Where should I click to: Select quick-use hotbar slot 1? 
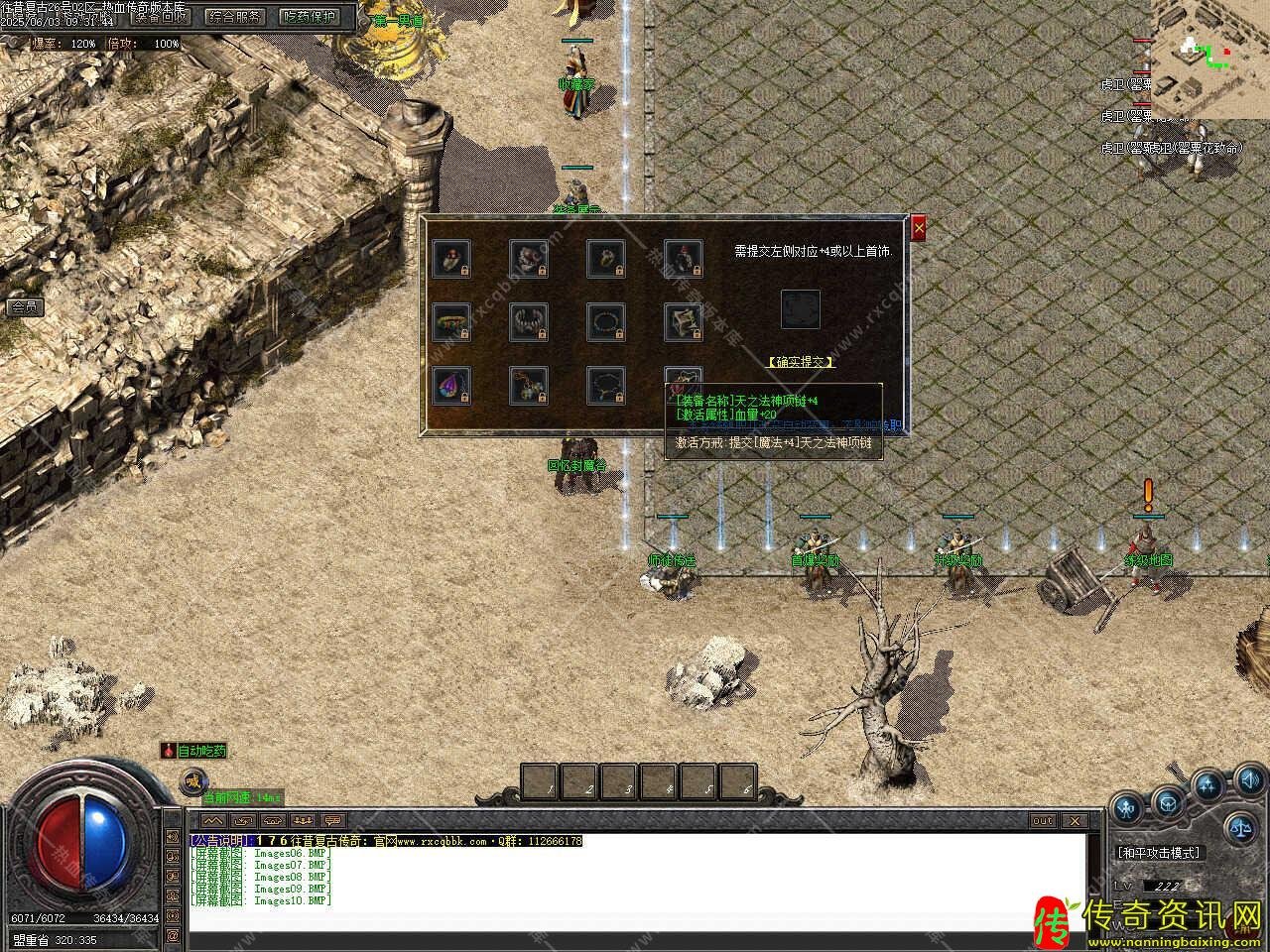click(541, 781)
